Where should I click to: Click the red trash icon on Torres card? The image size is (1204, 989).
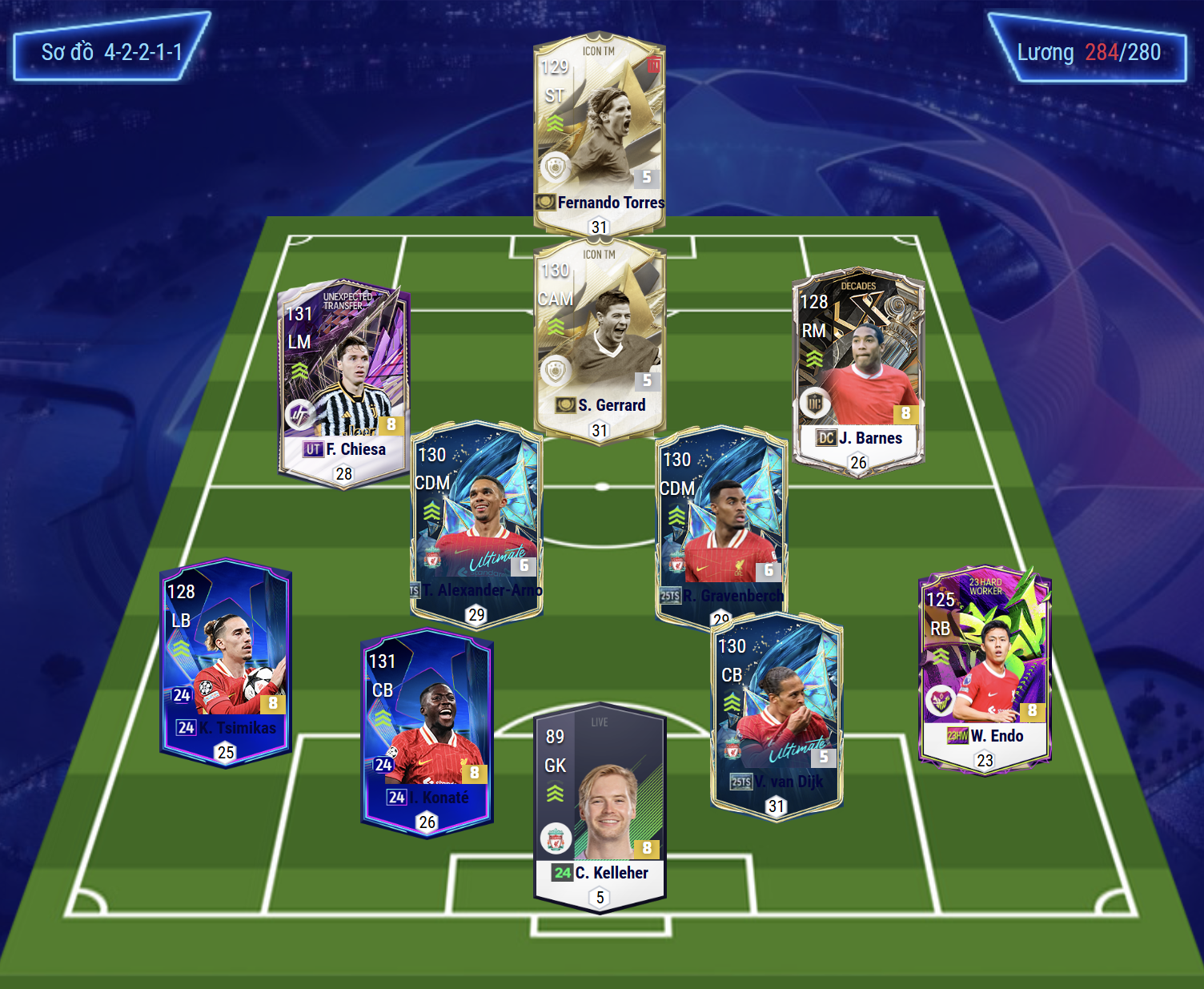654,65
